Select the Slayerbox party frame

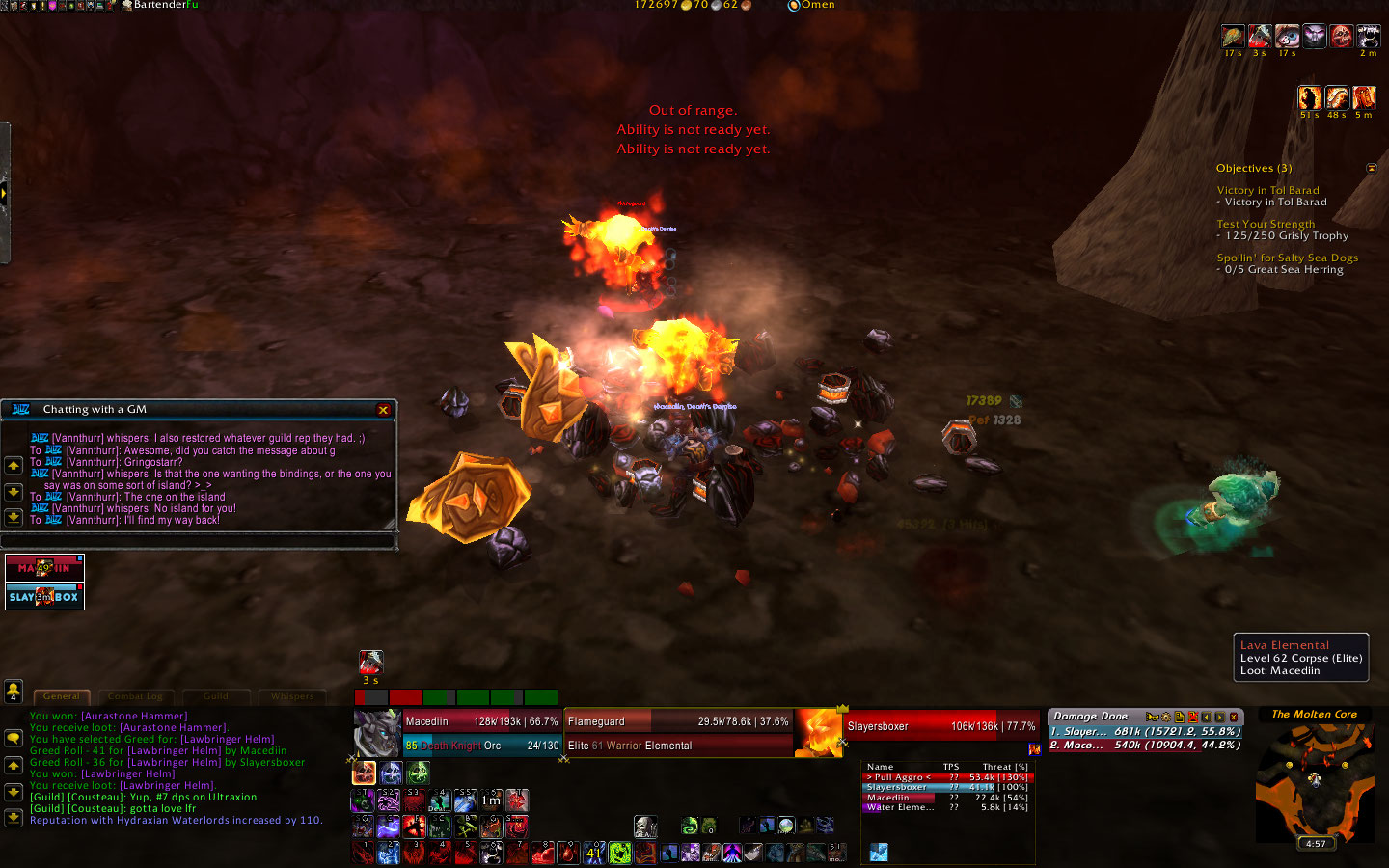click(x=44, y=597)
